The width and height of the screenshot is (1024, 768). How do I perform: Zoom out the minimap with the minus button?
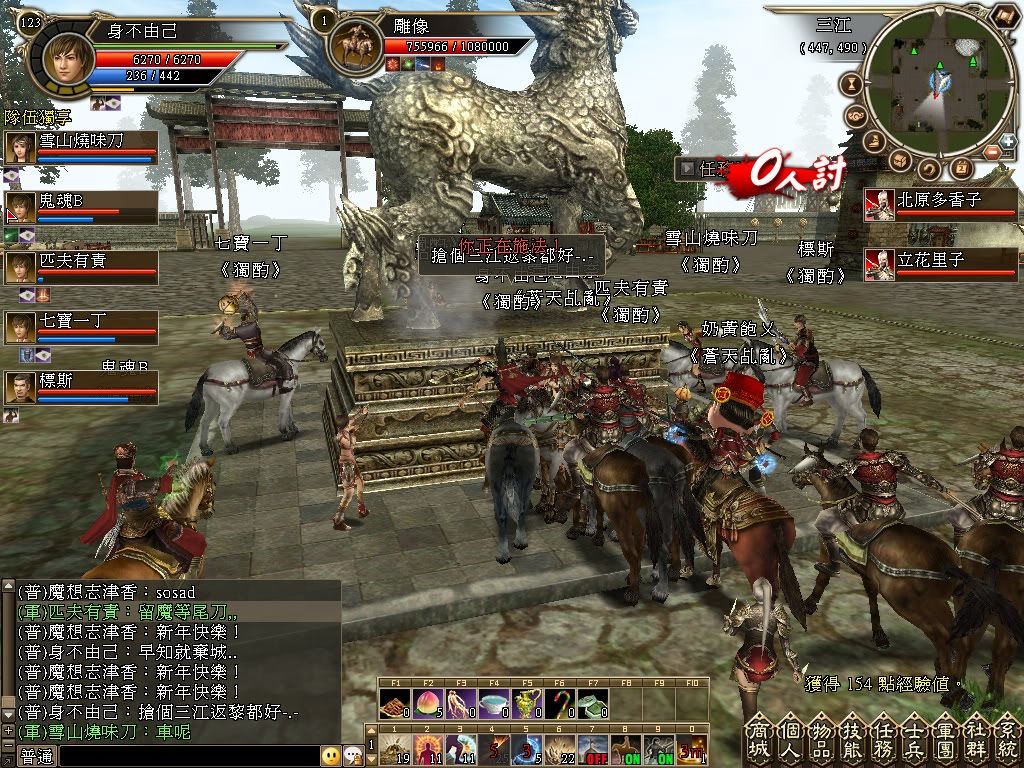[992, 152]
